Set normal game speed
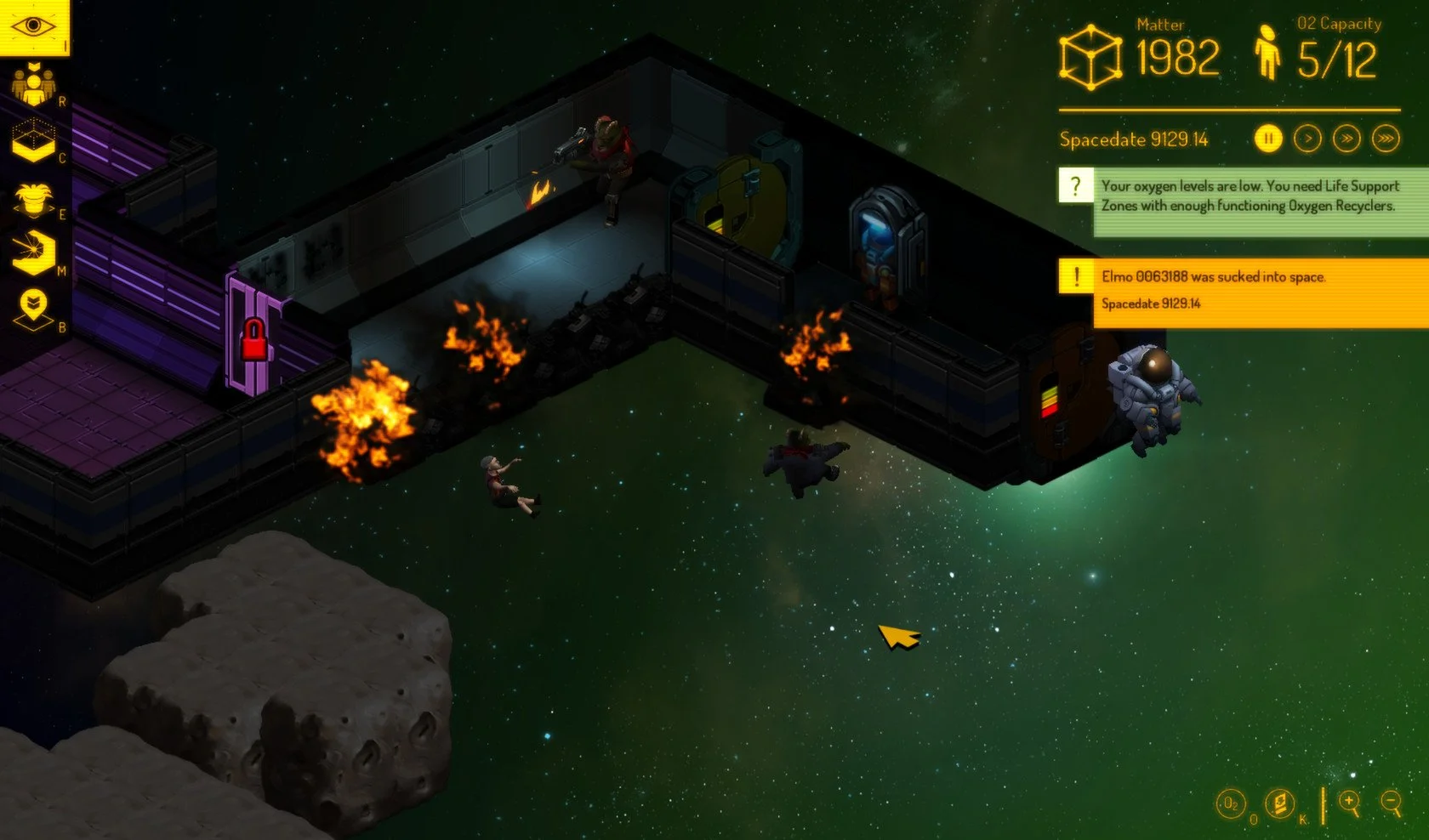The height and width of the screenshot is (840, 1429). coord(1307,138)
